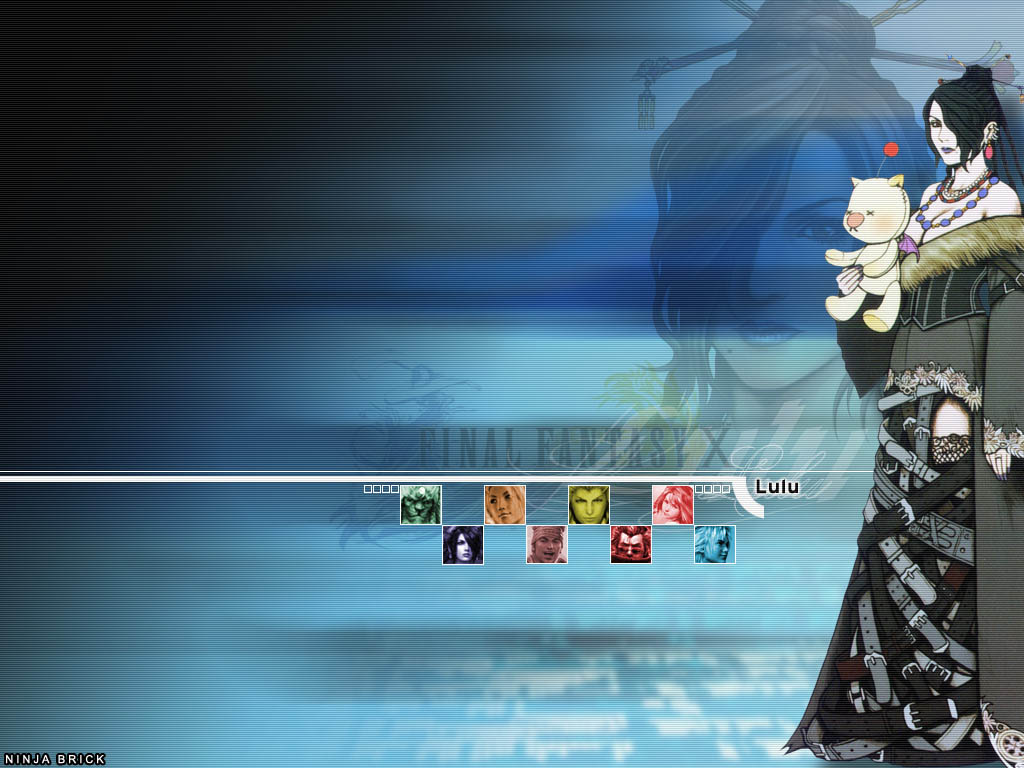Select the pink Yuna portrait
Image resolution: width=1024 pixels, height=768 pixels.
tap(673, 505)
